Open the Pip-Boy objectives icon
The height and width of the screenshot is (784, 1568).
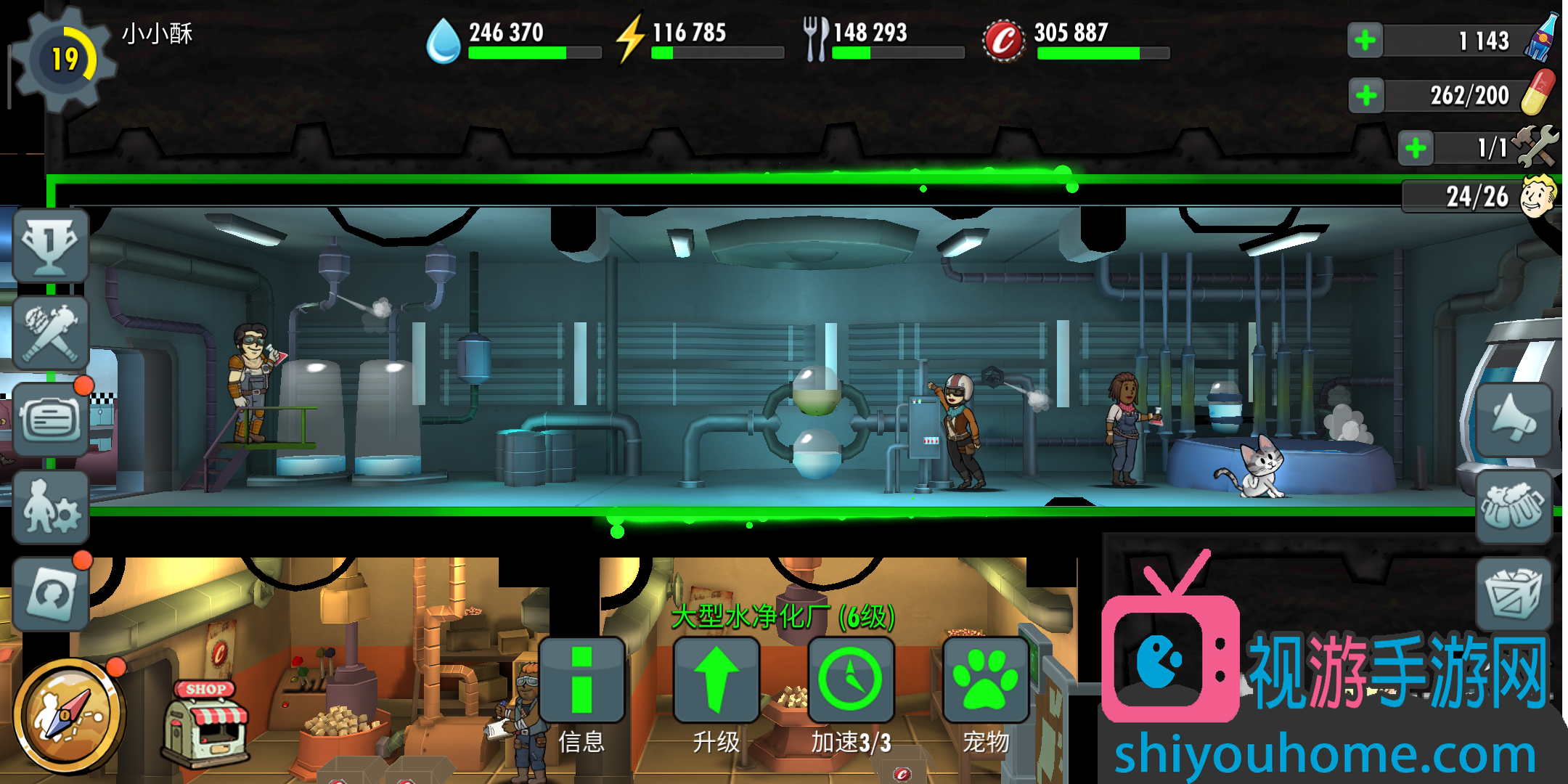tap(50, 420)
